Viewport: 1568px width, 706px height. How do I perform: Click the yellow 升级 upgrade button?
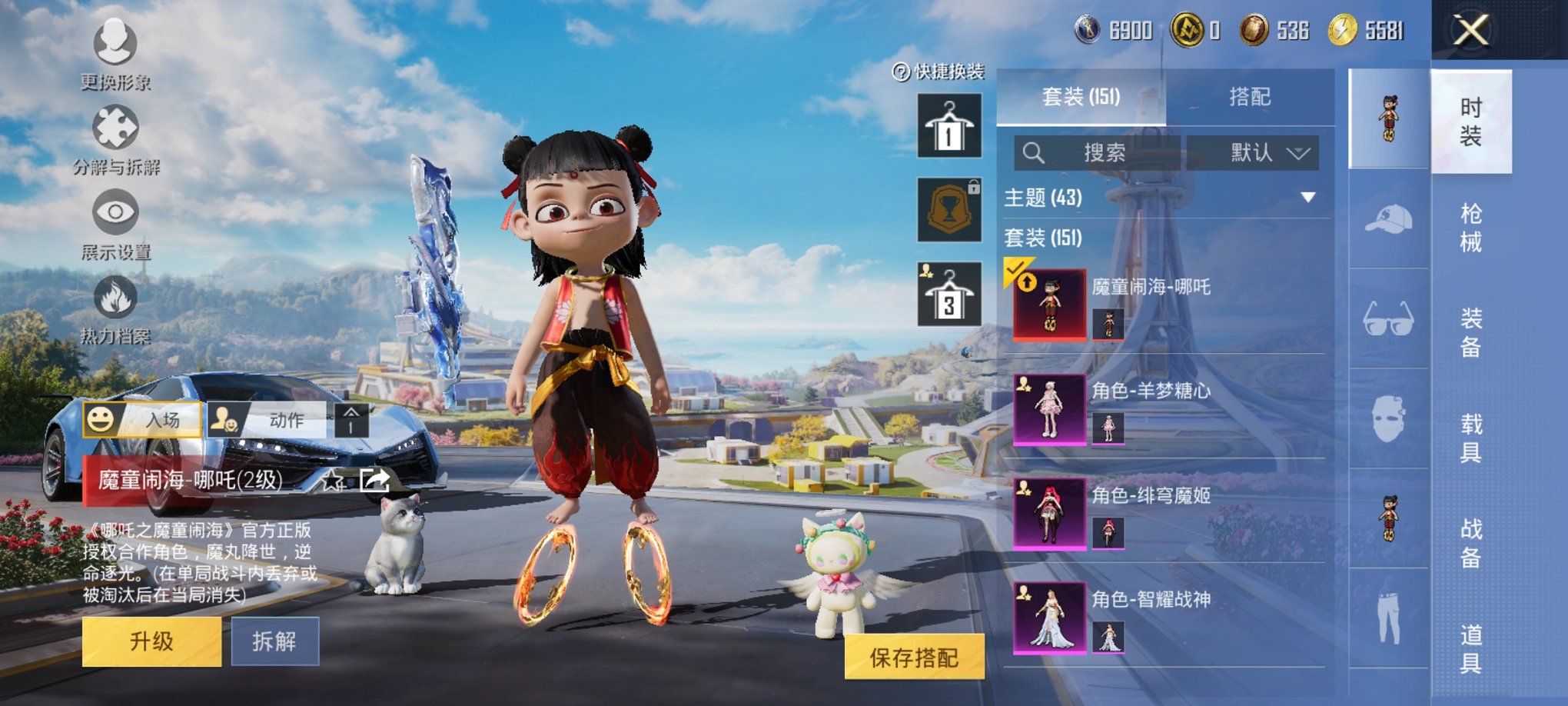click(x=151, y=641)
